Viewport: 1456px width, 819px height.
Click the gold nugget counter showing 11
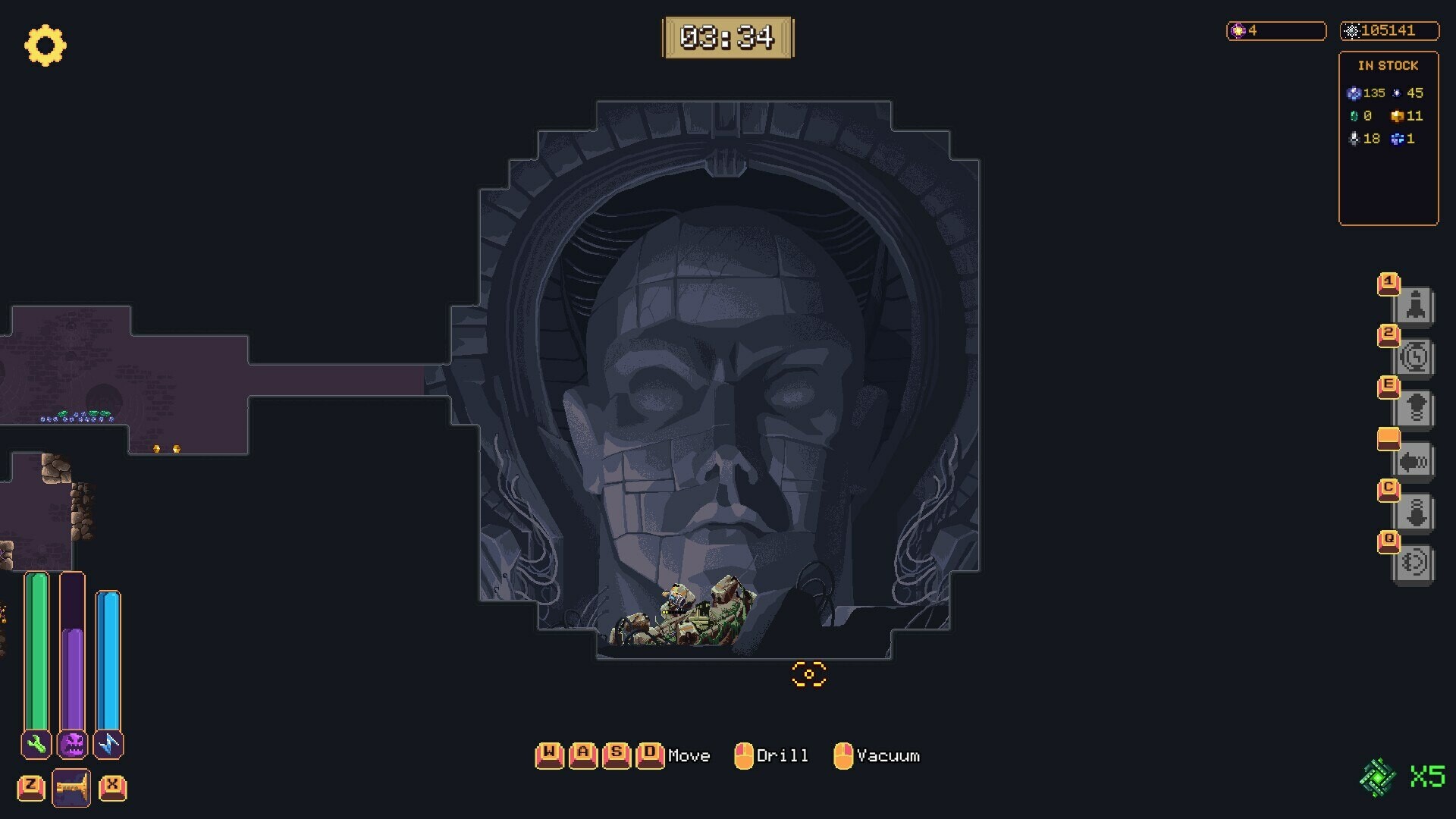[x=1407, y=116]
